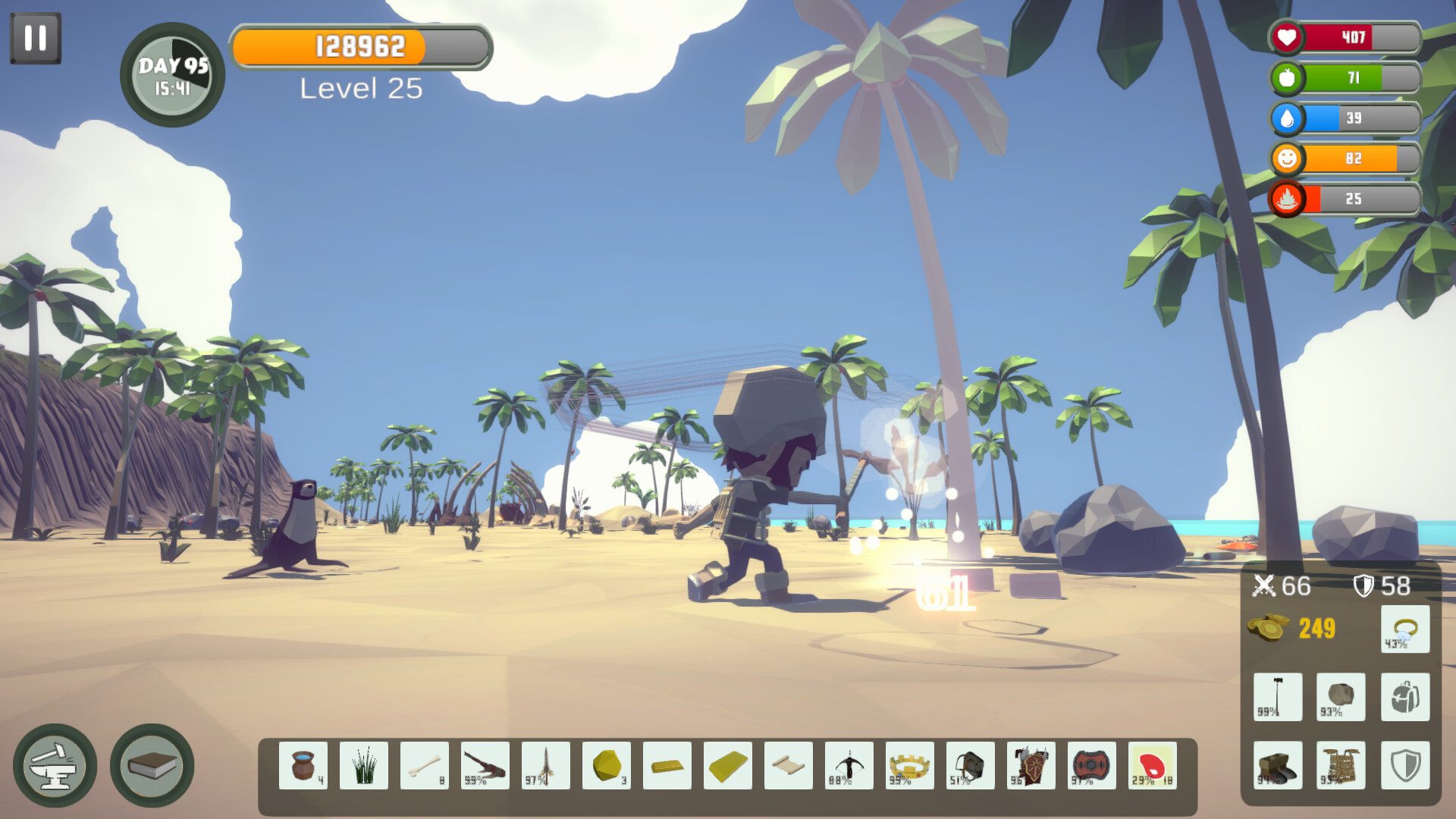The height and width of the screenshot is (819, 1456).
Task: Select the reed grass stack
Action: coord(364,767)
